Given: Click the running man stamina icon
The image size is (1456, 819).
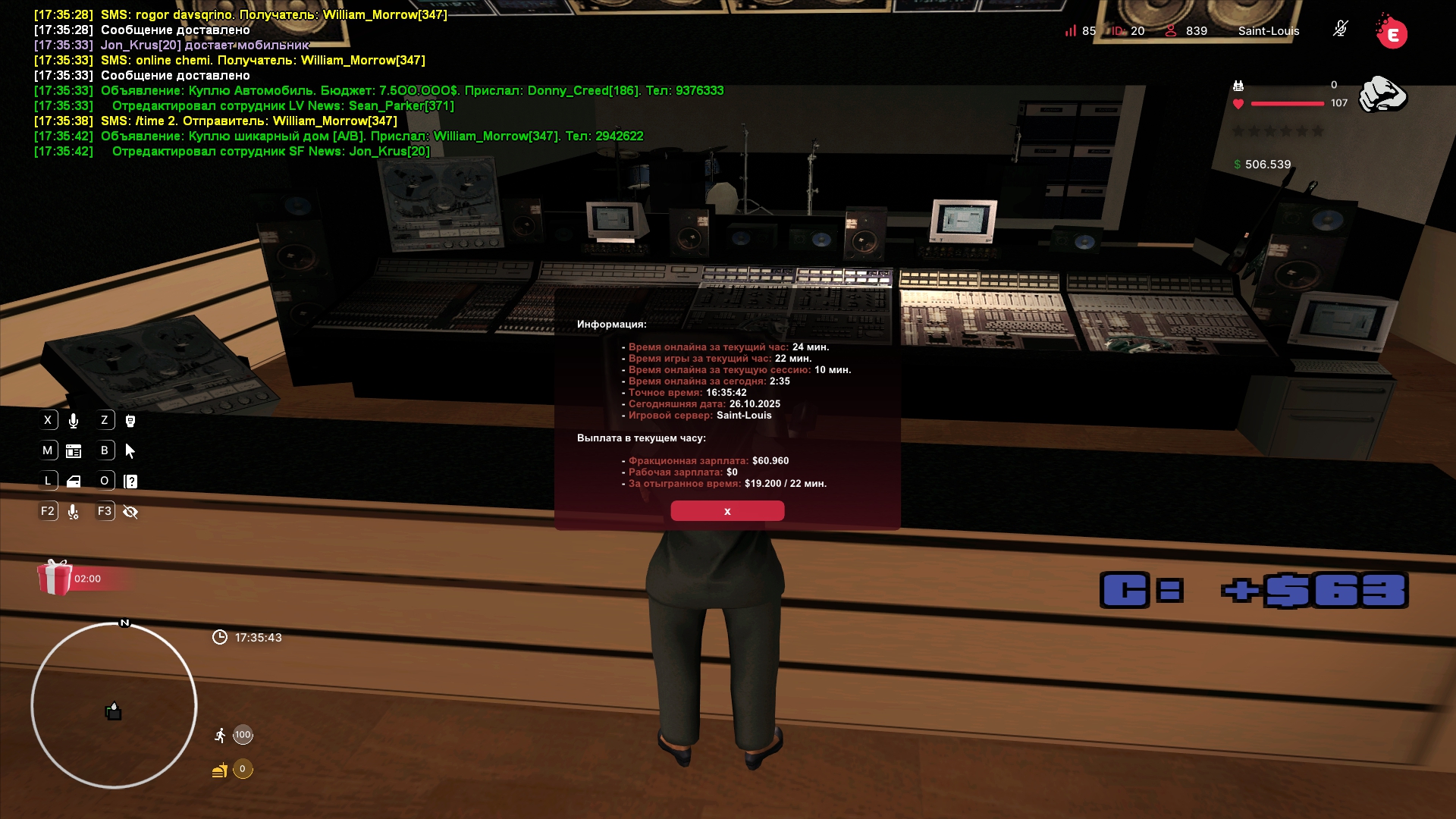Looking at the screenshot, I should [220, 735].
